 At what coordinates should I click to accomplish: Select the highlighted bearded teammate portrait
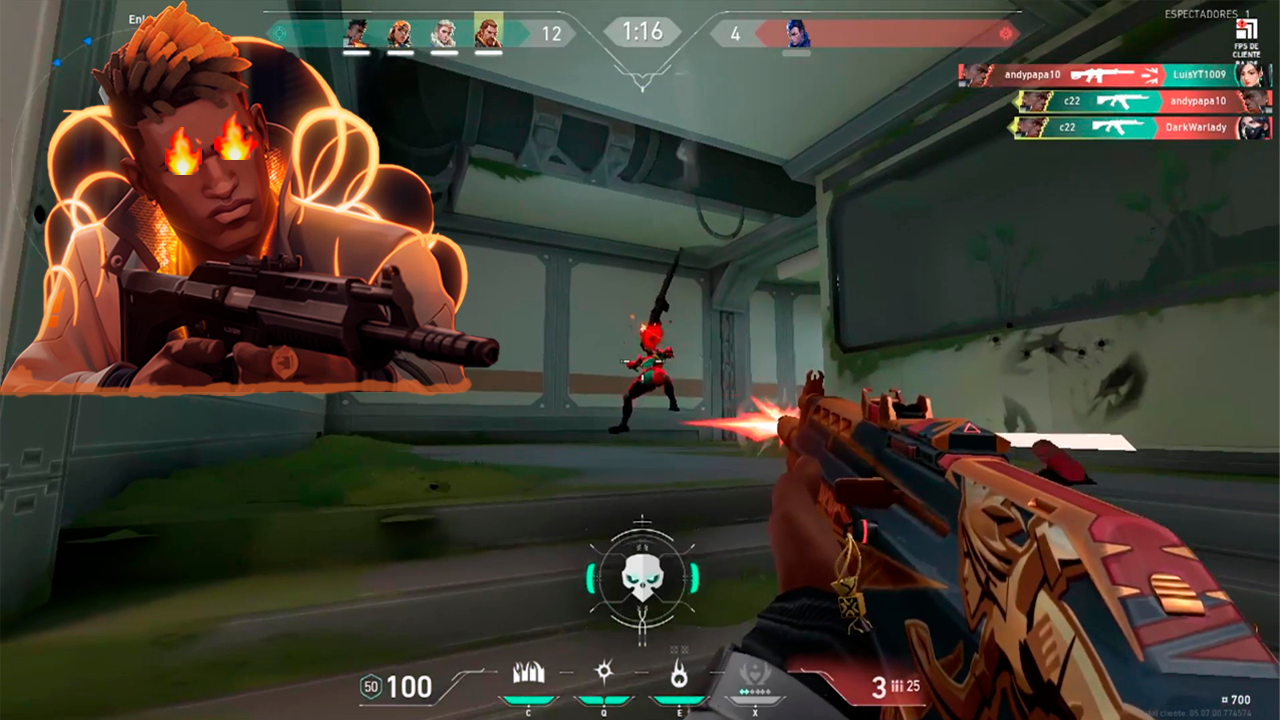[x=488, y=33]
